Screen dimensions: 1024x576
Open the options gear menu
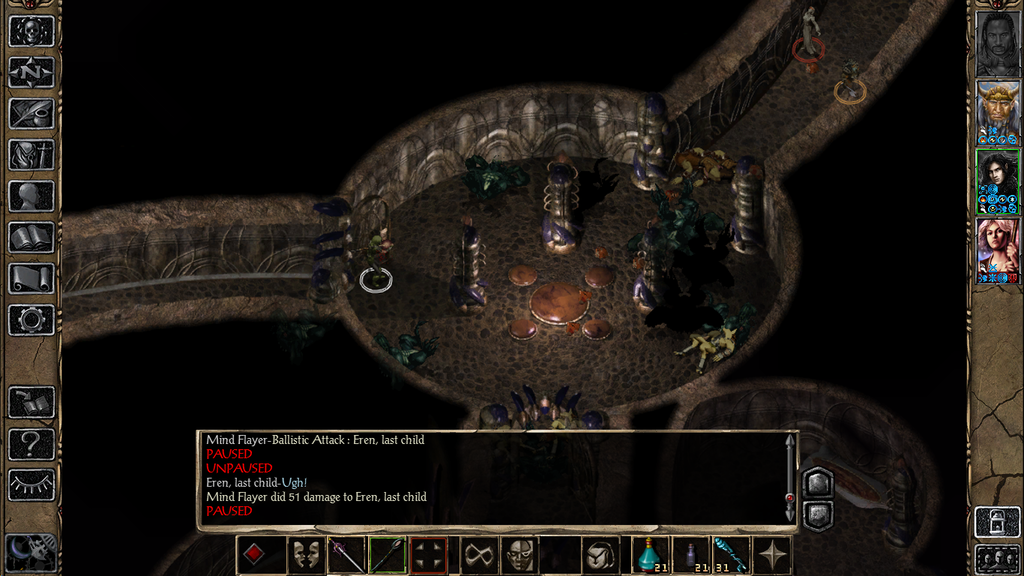click(31, 320)
